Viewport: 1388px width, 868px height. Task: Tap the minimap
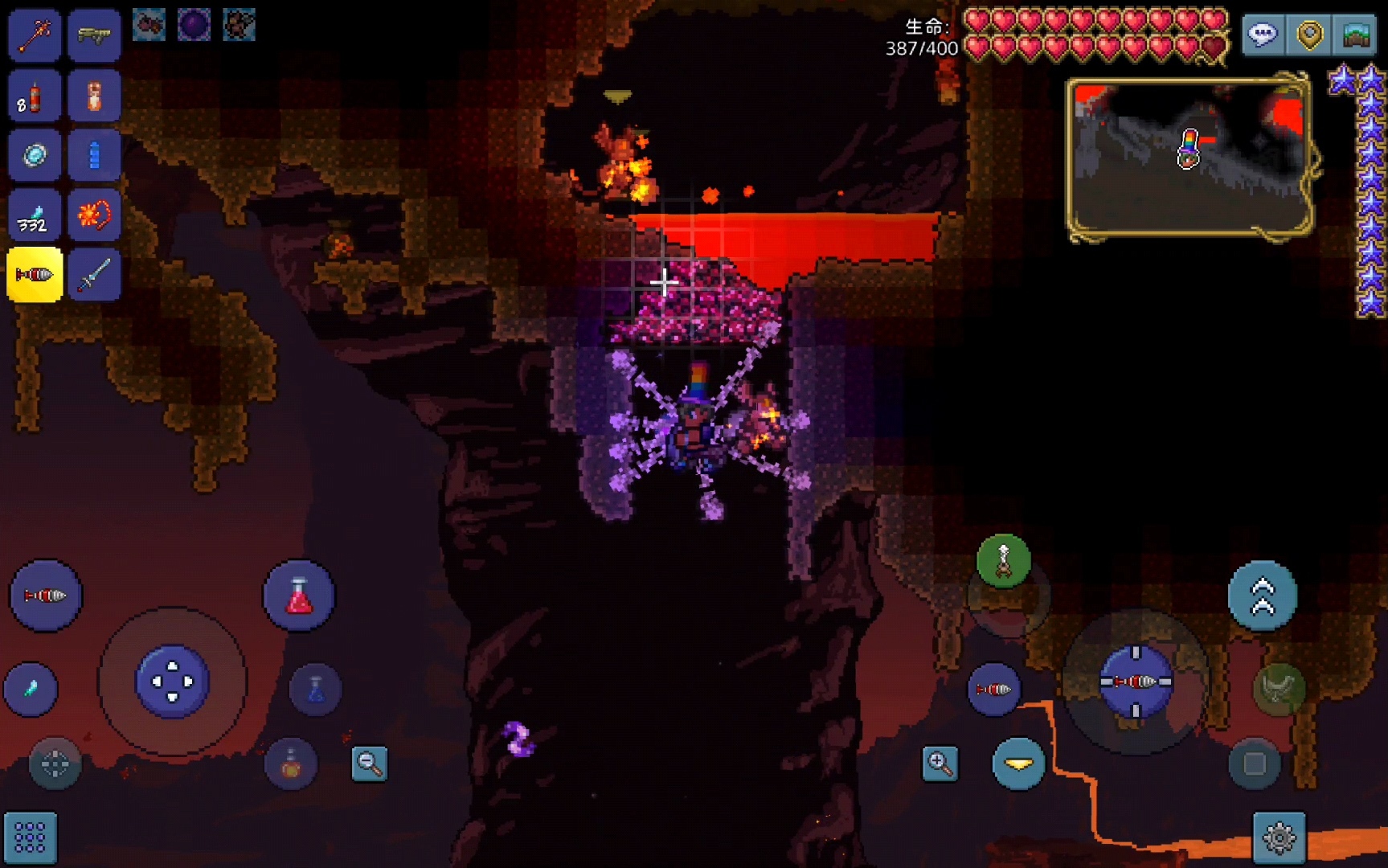point(1189,157)
